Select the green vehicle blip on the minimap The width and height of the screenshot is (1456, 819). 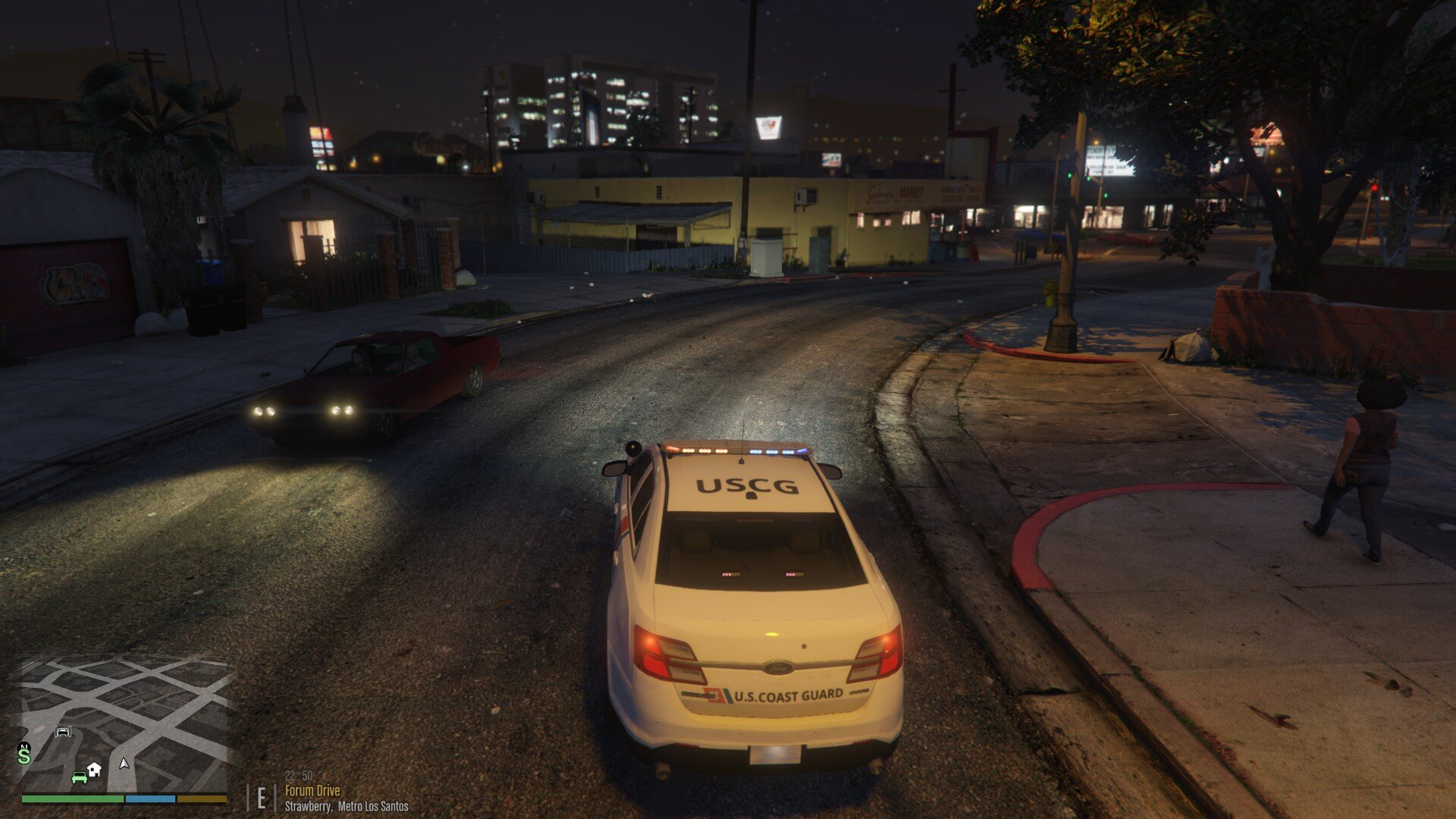click(80, 778)
